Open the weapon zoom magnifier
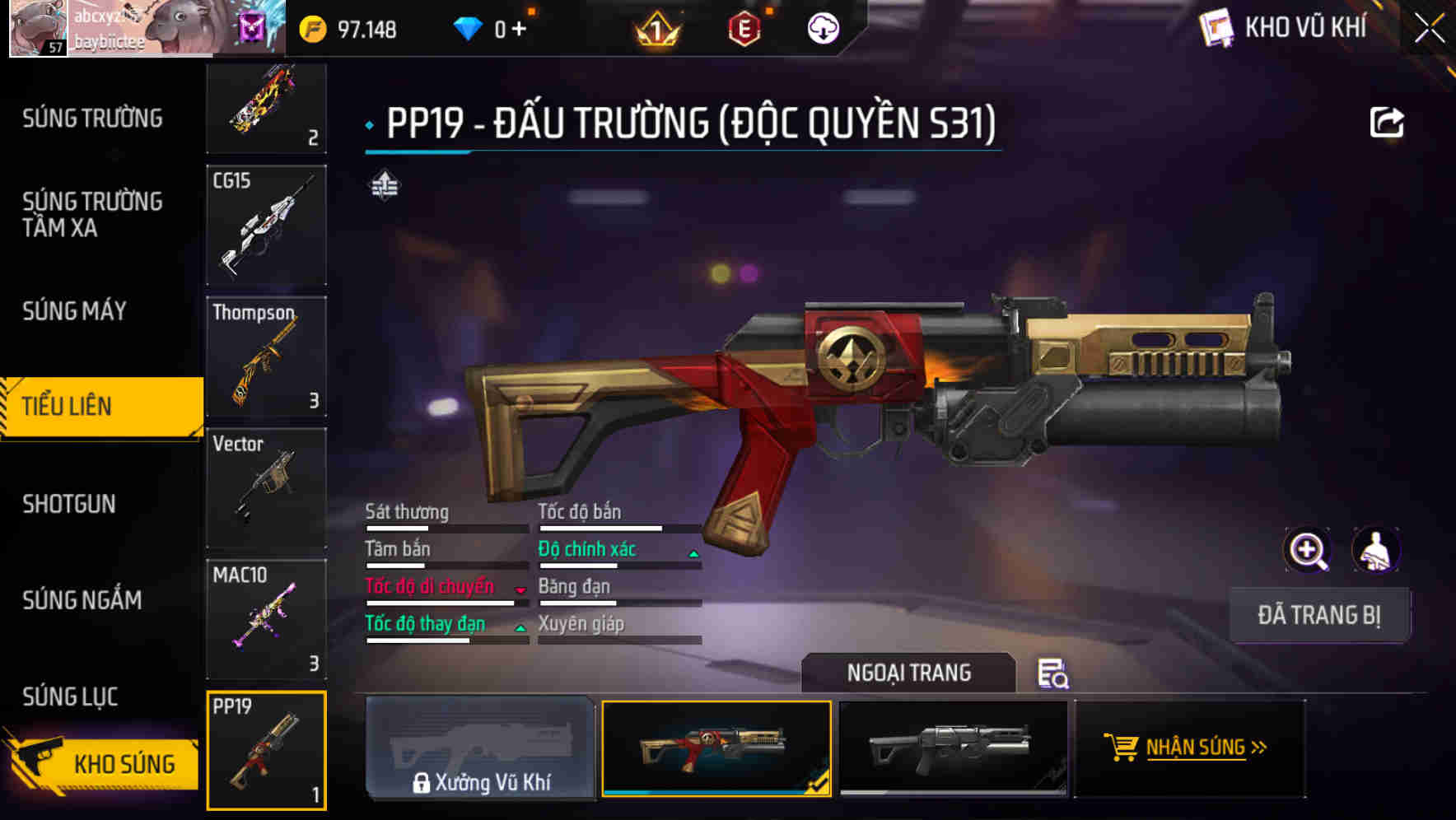 click(x=1308, y=550)
